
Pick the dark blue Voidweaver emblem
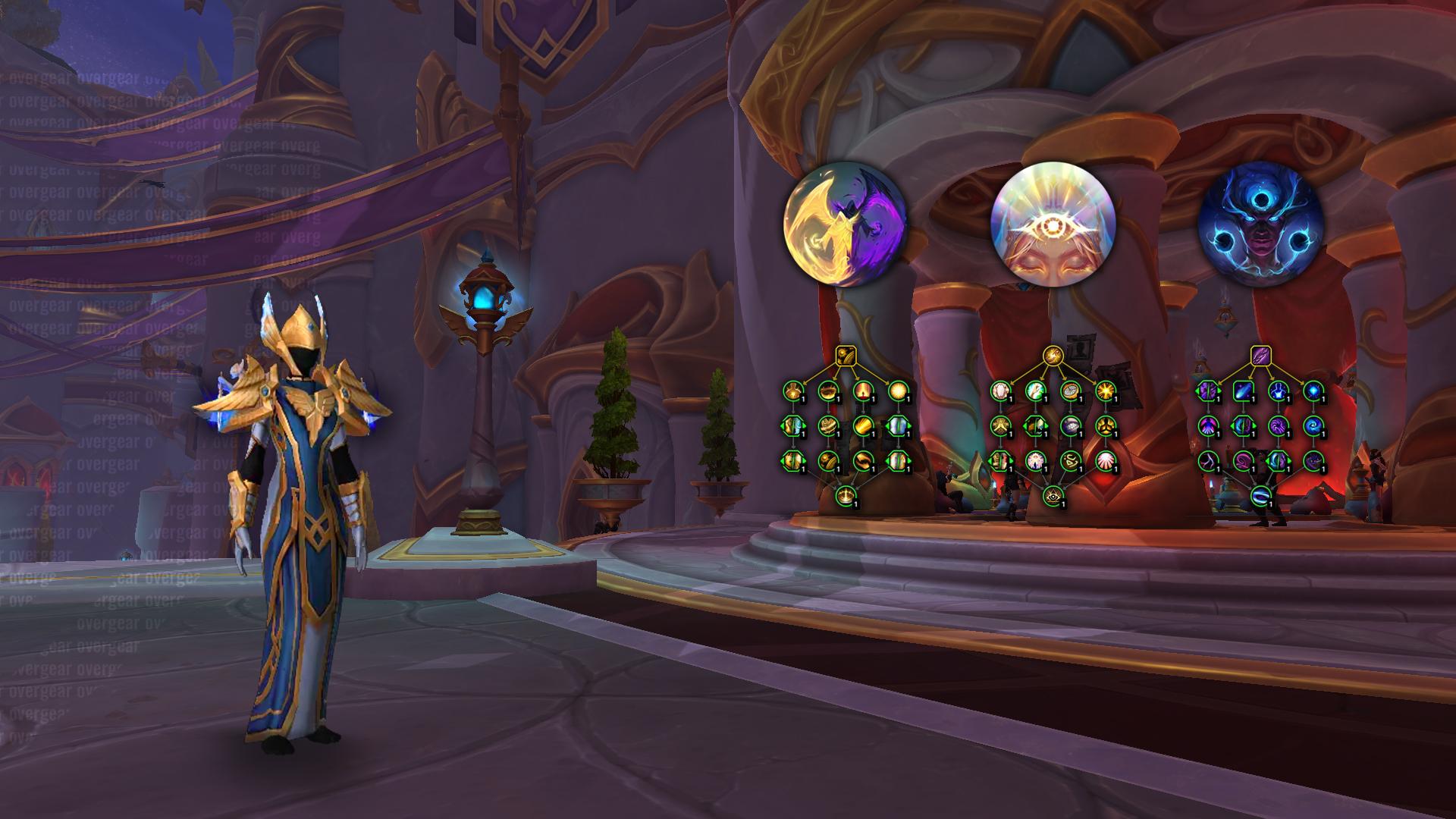point(1259,226)
